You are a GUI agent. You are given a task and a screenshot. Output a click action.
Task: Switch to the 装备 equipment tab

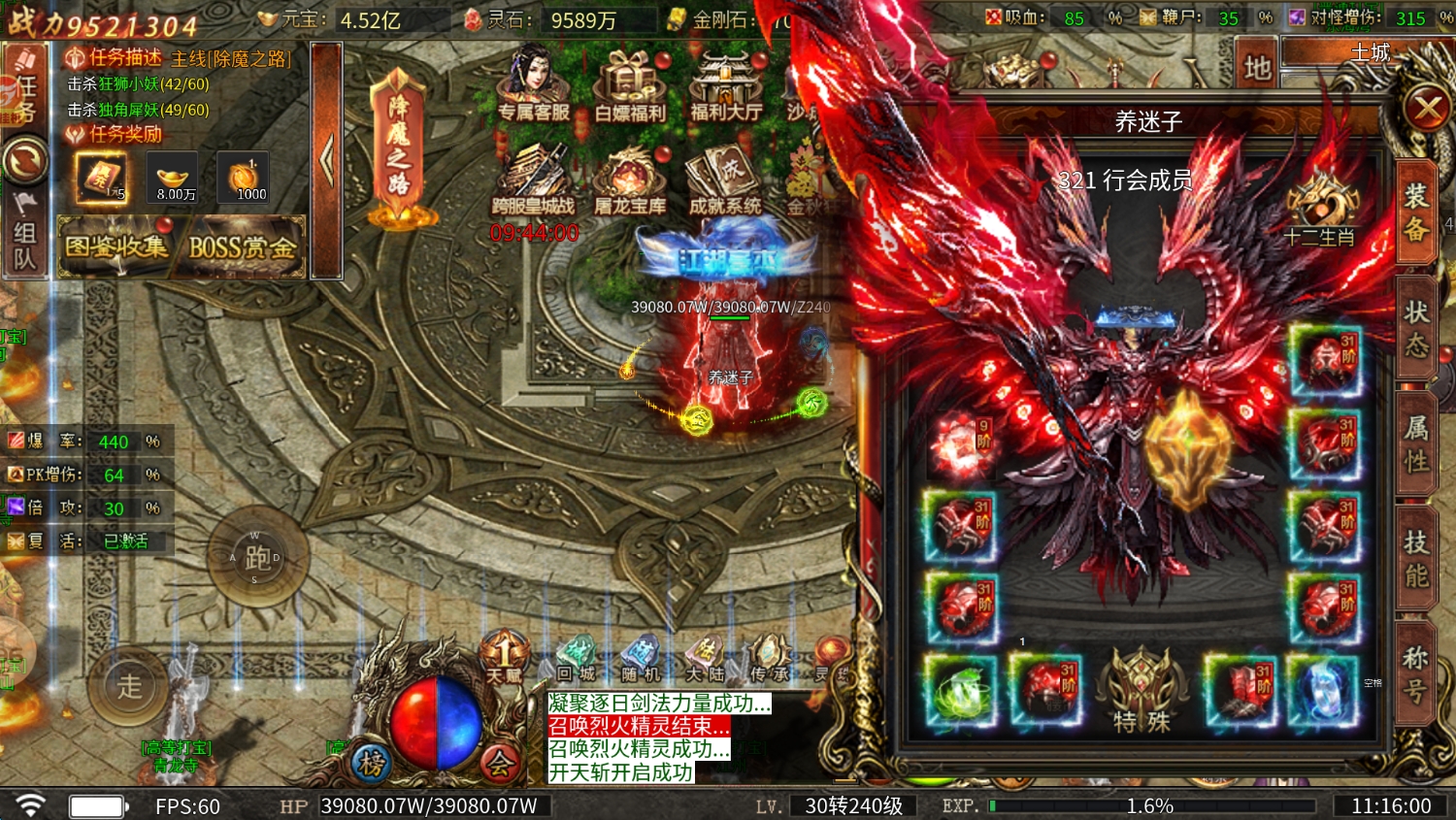coord(1416,213)
